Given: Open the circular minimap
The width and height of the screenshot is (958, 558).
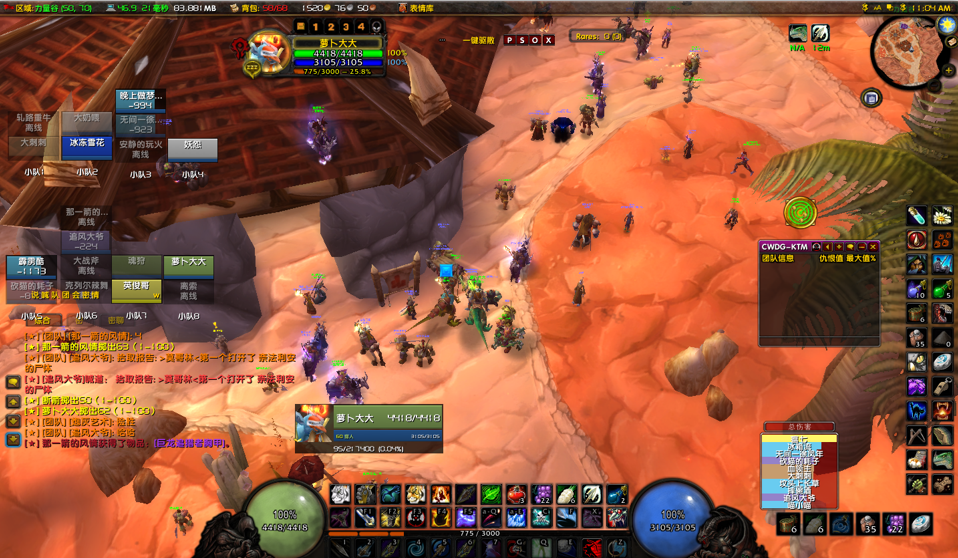Looking at the screenshot, I should (x=904, y=52).
